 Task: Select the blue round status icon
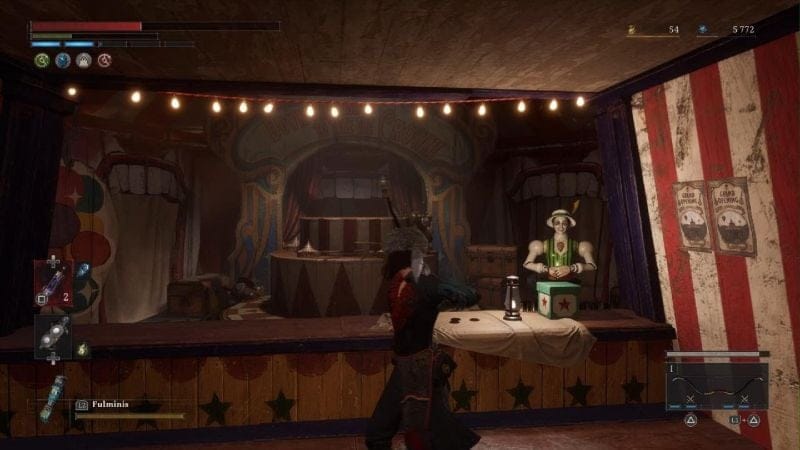63,60
